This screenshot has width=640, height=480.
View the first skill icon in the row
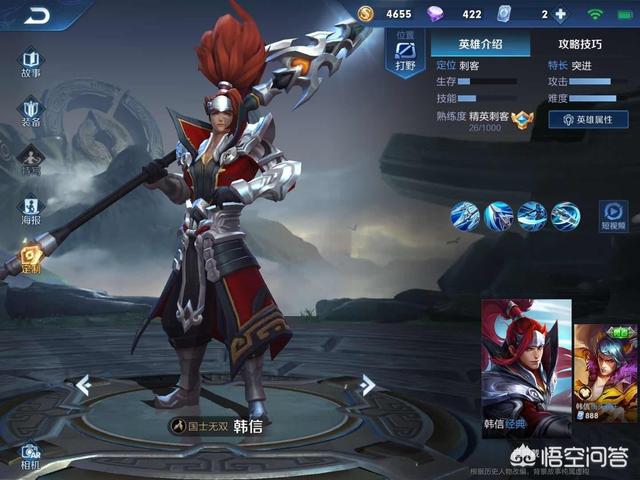point(465,213)
